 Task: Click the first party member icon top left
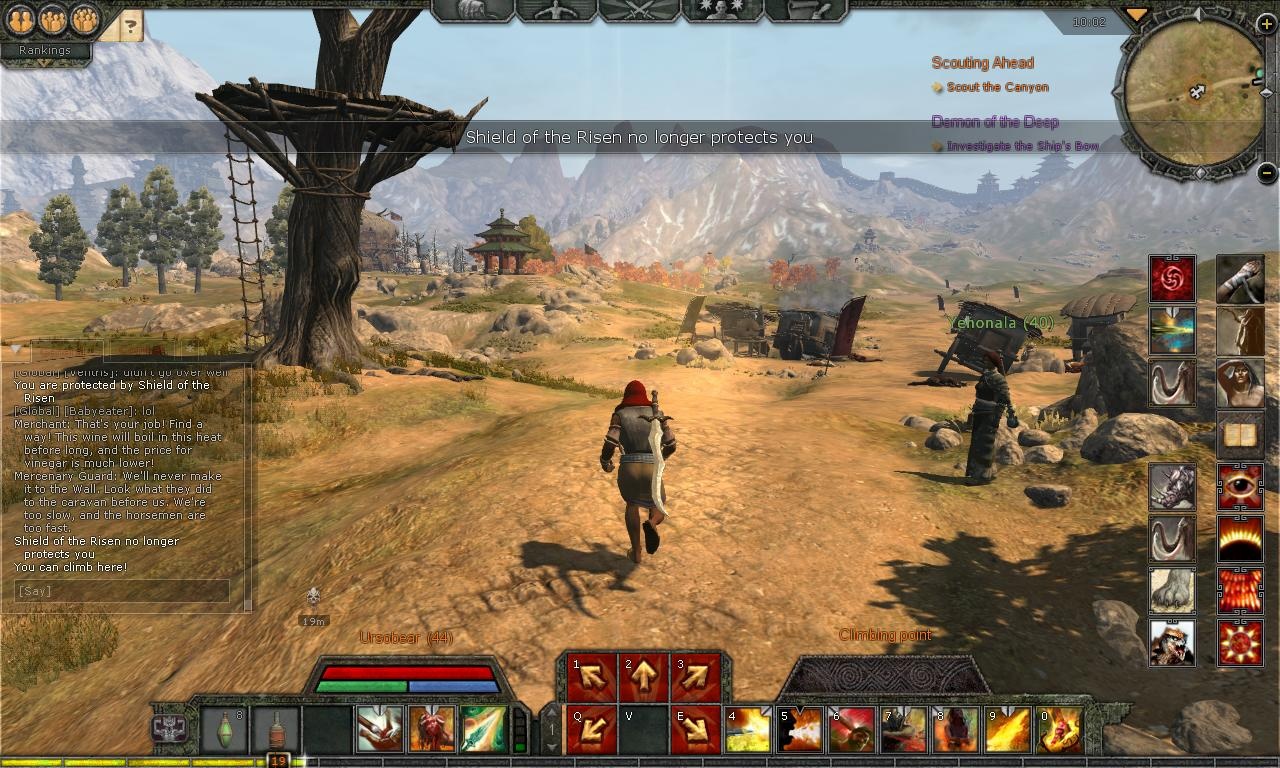(21, 21)
